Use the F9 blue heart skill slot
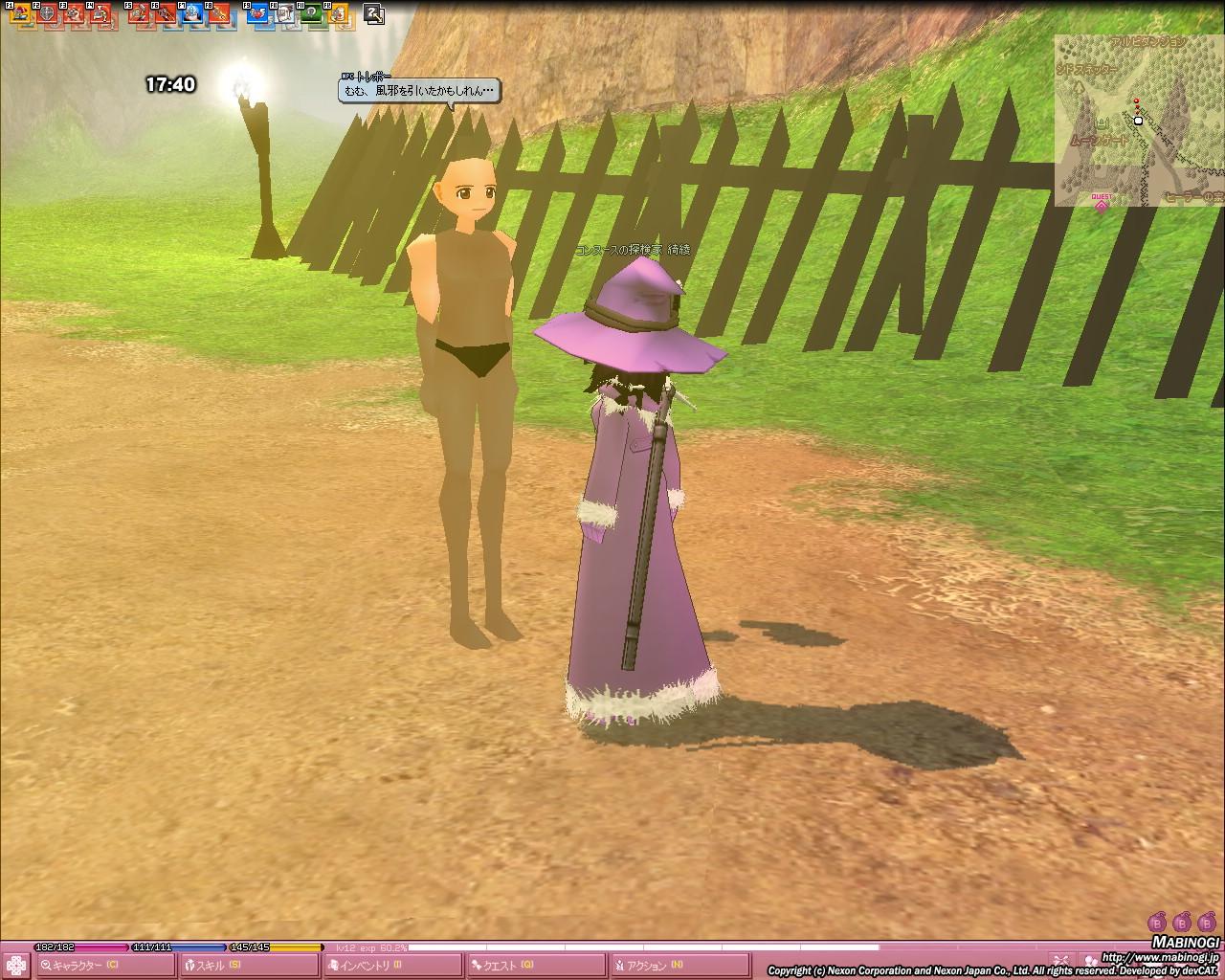 point(257,13)
